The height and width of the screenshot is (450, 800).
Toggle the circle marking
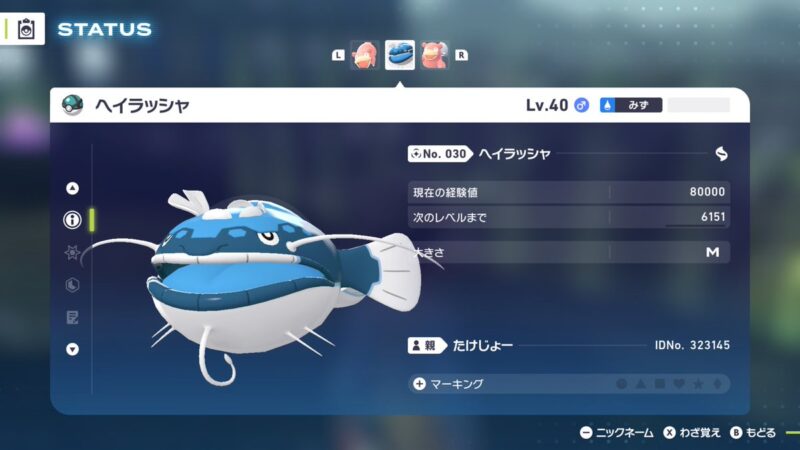pos(622,384)
